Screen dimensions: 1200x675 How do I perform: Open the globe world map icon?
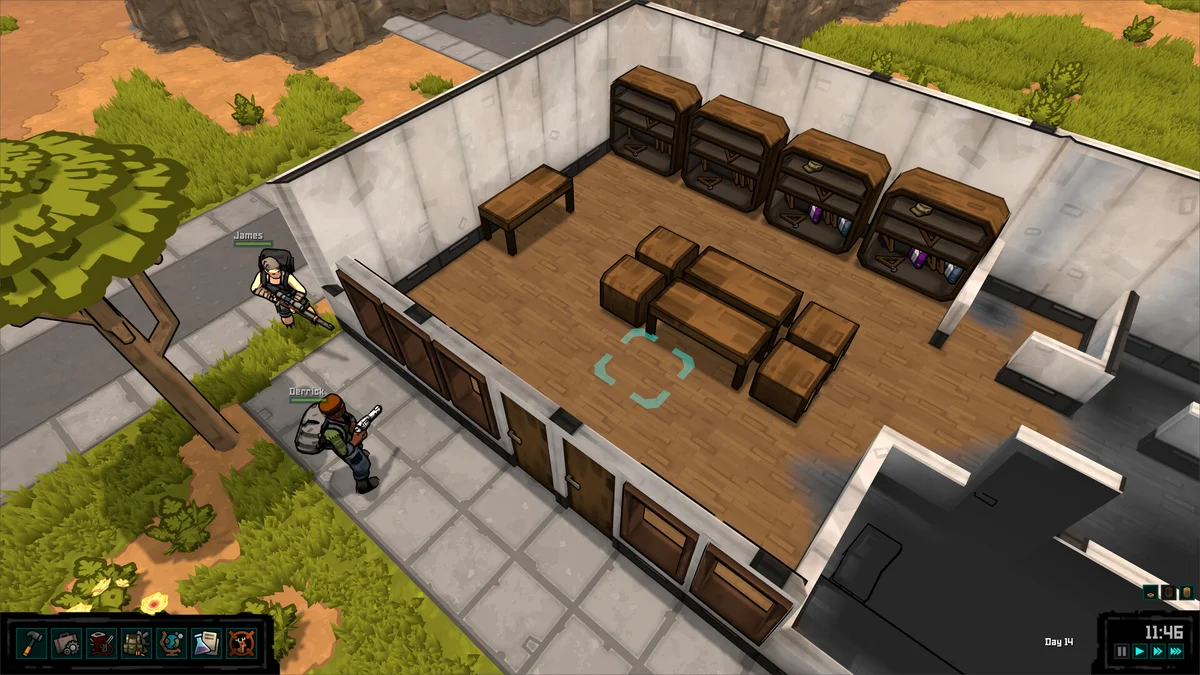[x=171, y=642]
